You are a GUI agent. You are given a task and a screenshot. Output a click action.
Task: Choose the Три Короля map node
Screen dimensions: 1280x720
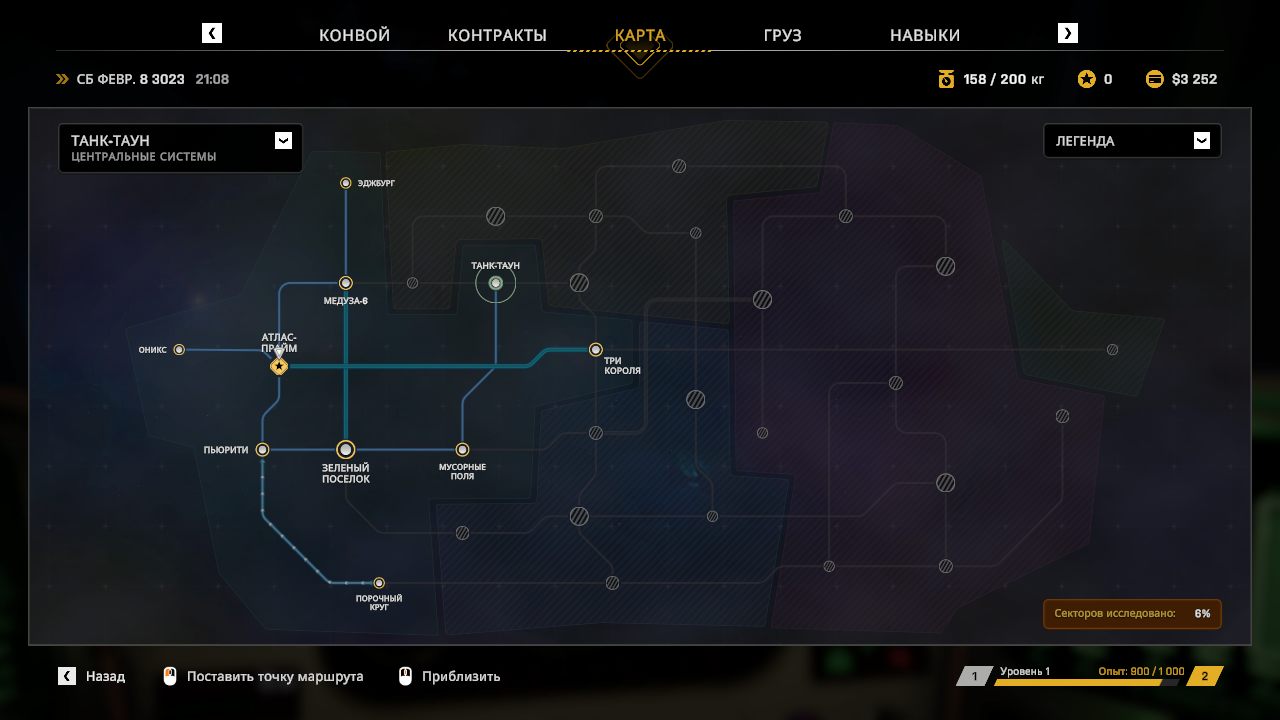(596, 350)
